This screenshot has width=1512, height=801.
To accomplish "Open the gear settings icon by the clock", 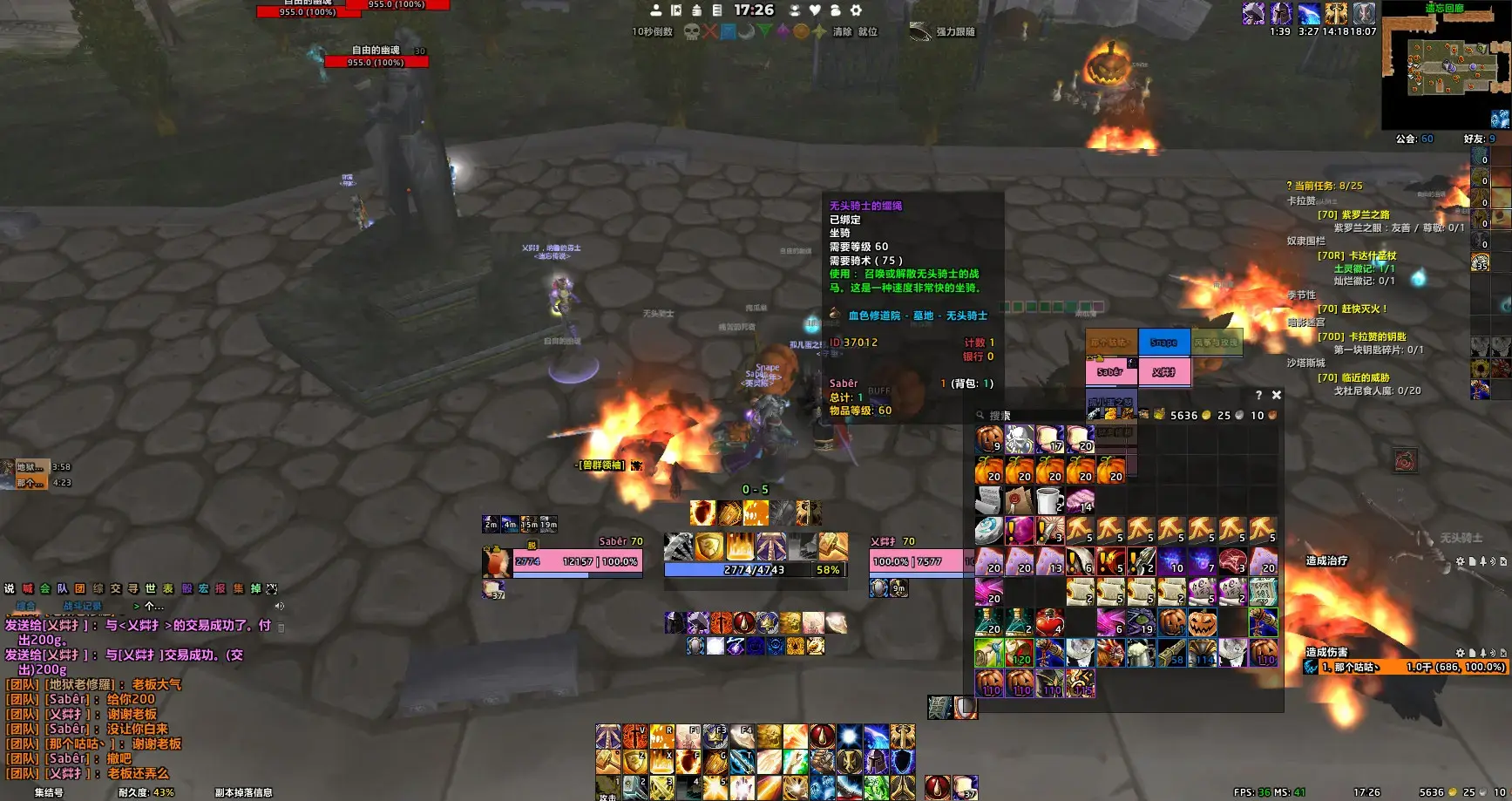I will (856, 10).
